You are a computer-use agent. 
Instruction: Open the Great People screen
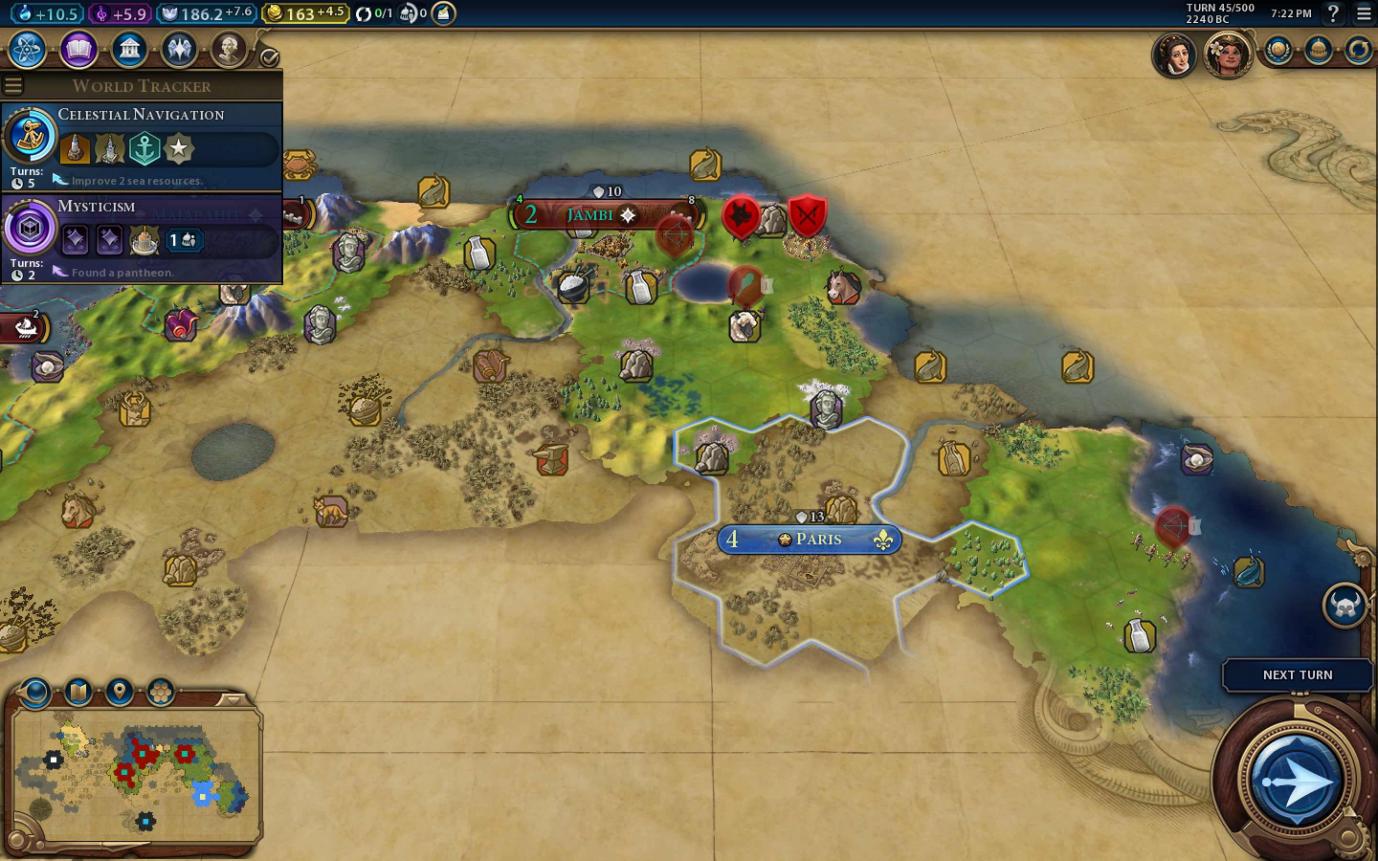click(229, 48)
